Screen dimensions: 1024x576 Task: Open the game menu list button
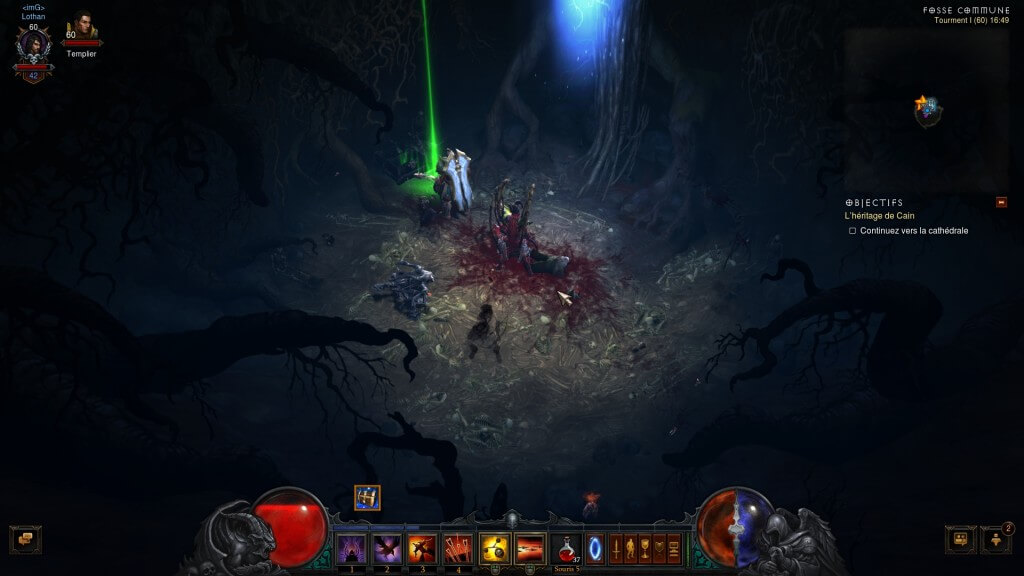point(674,549)
